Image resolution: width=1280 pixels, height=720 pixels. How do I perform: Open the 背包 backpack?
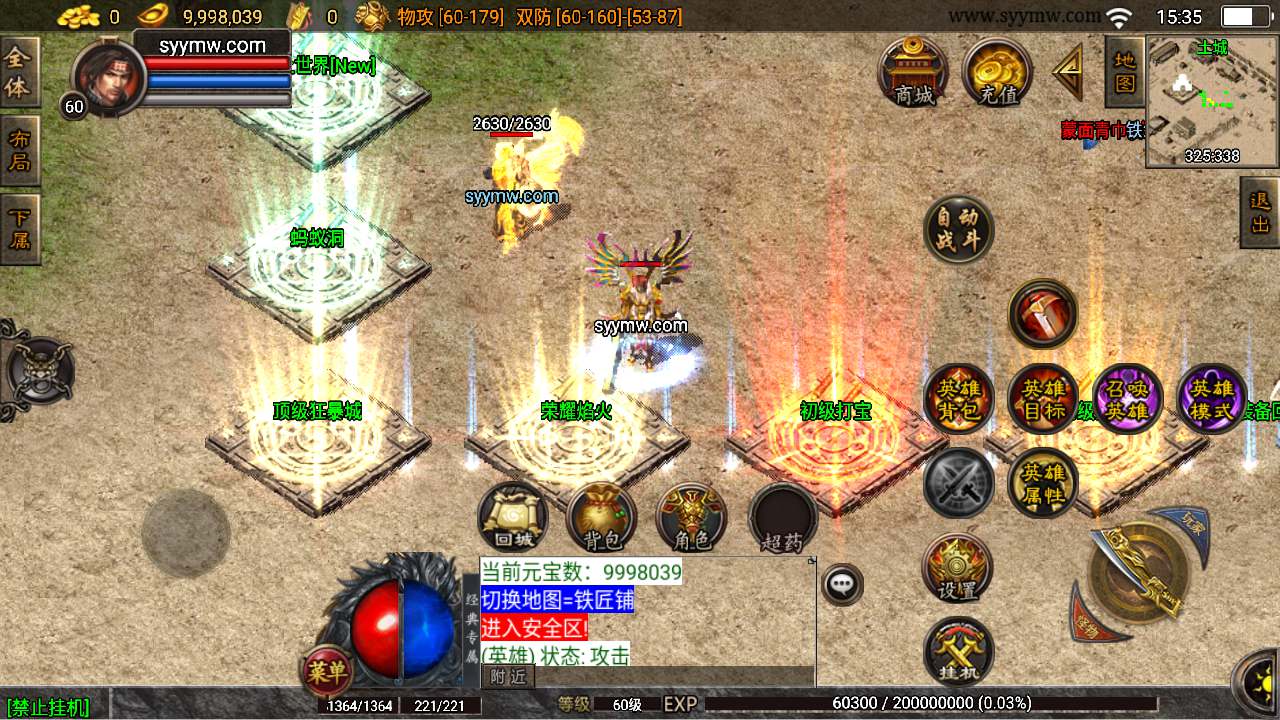[602, 517]
